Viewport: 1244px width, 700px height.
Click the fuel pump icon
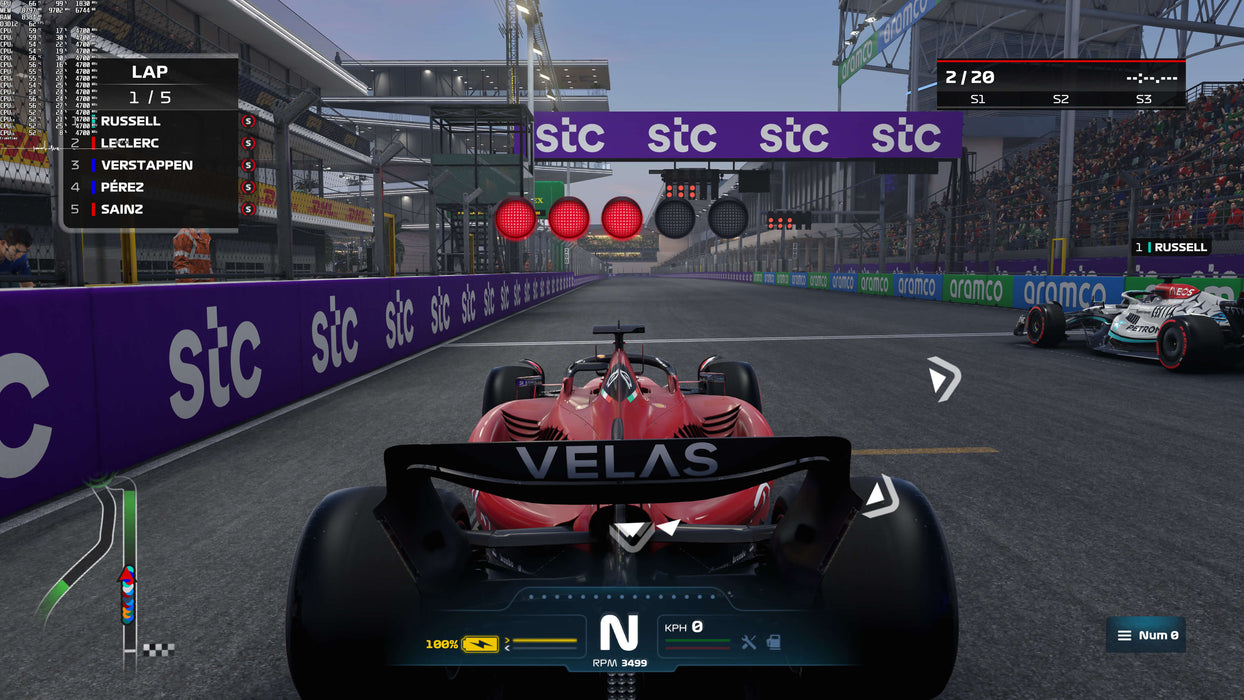pos(773,642)
